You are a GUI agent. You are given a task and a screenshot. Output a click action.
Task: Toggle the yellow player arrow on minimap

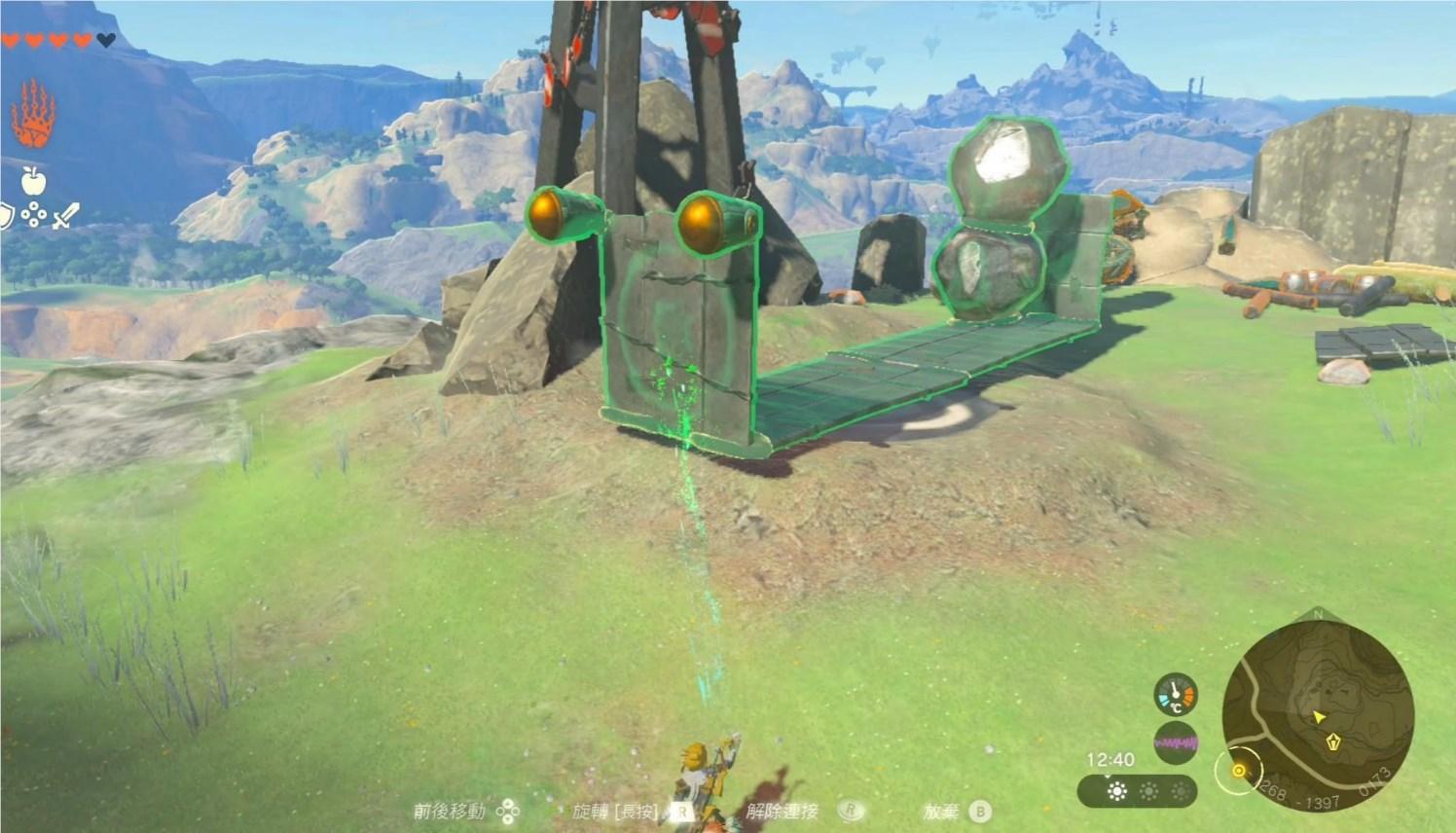point(1318,717)
